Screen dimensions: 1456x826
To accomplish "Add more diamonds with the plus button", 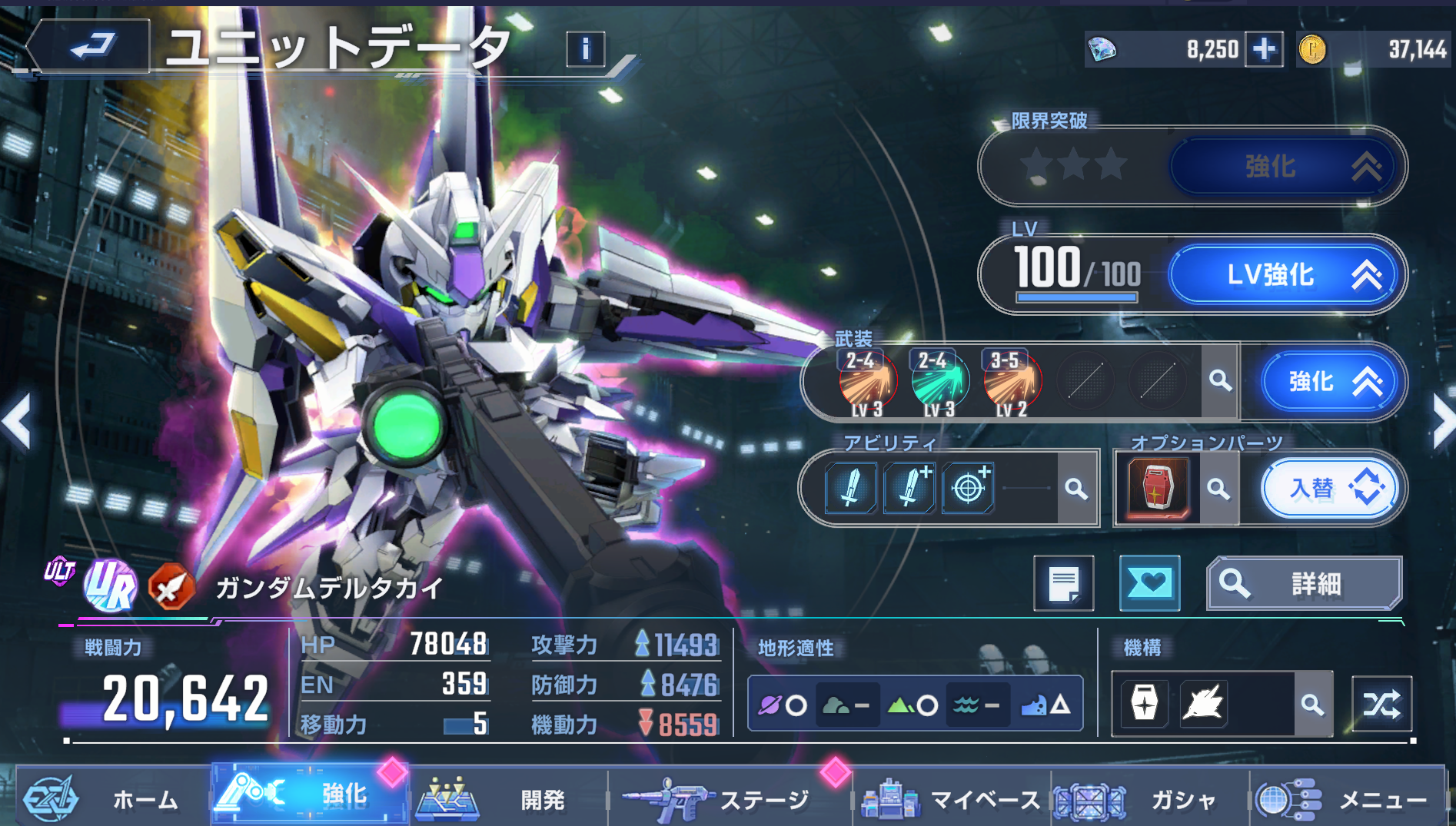I will (x=1264, y=50).
